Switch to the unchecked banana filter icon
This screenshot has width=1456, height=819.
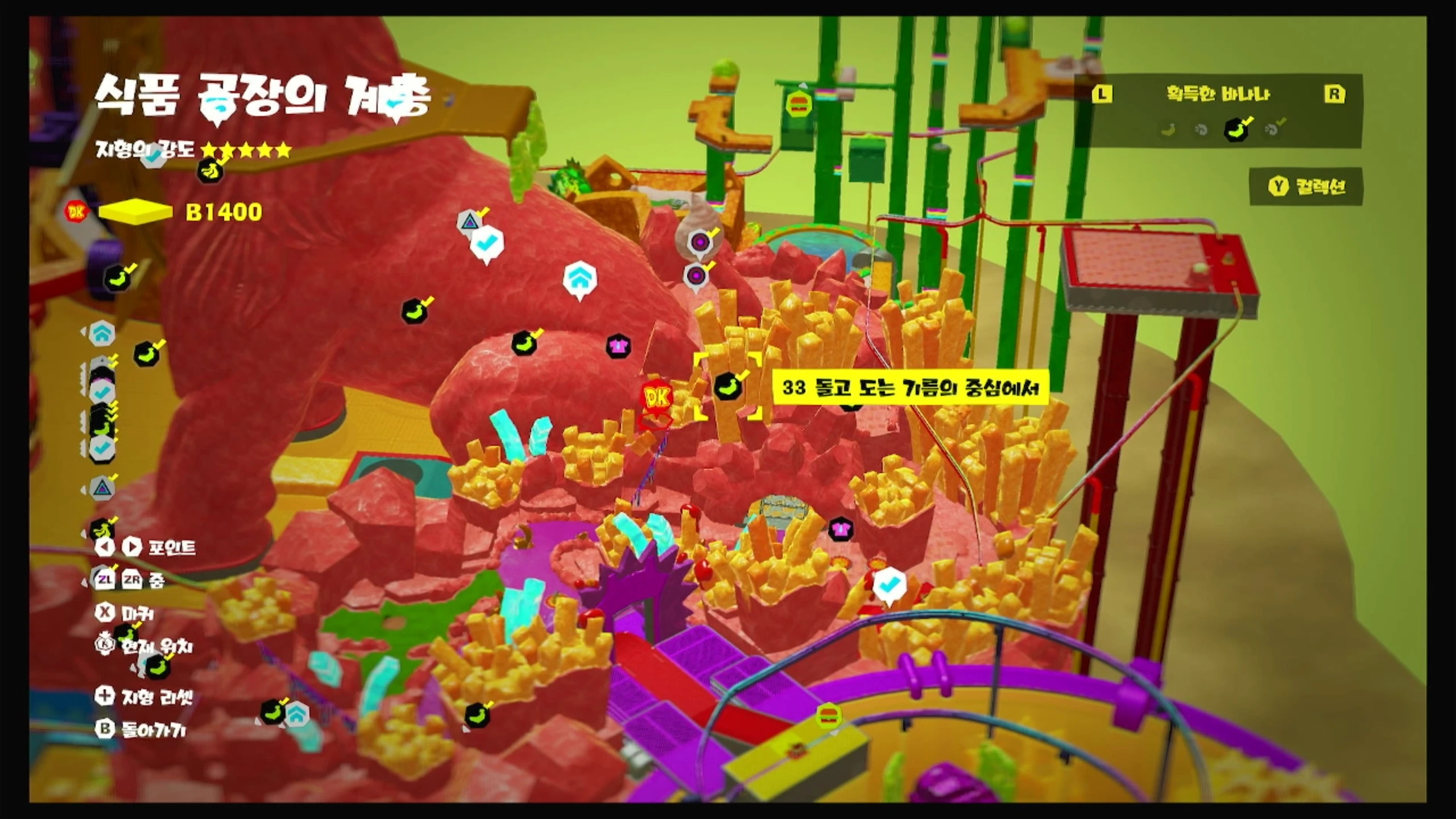click(1168, 130)
